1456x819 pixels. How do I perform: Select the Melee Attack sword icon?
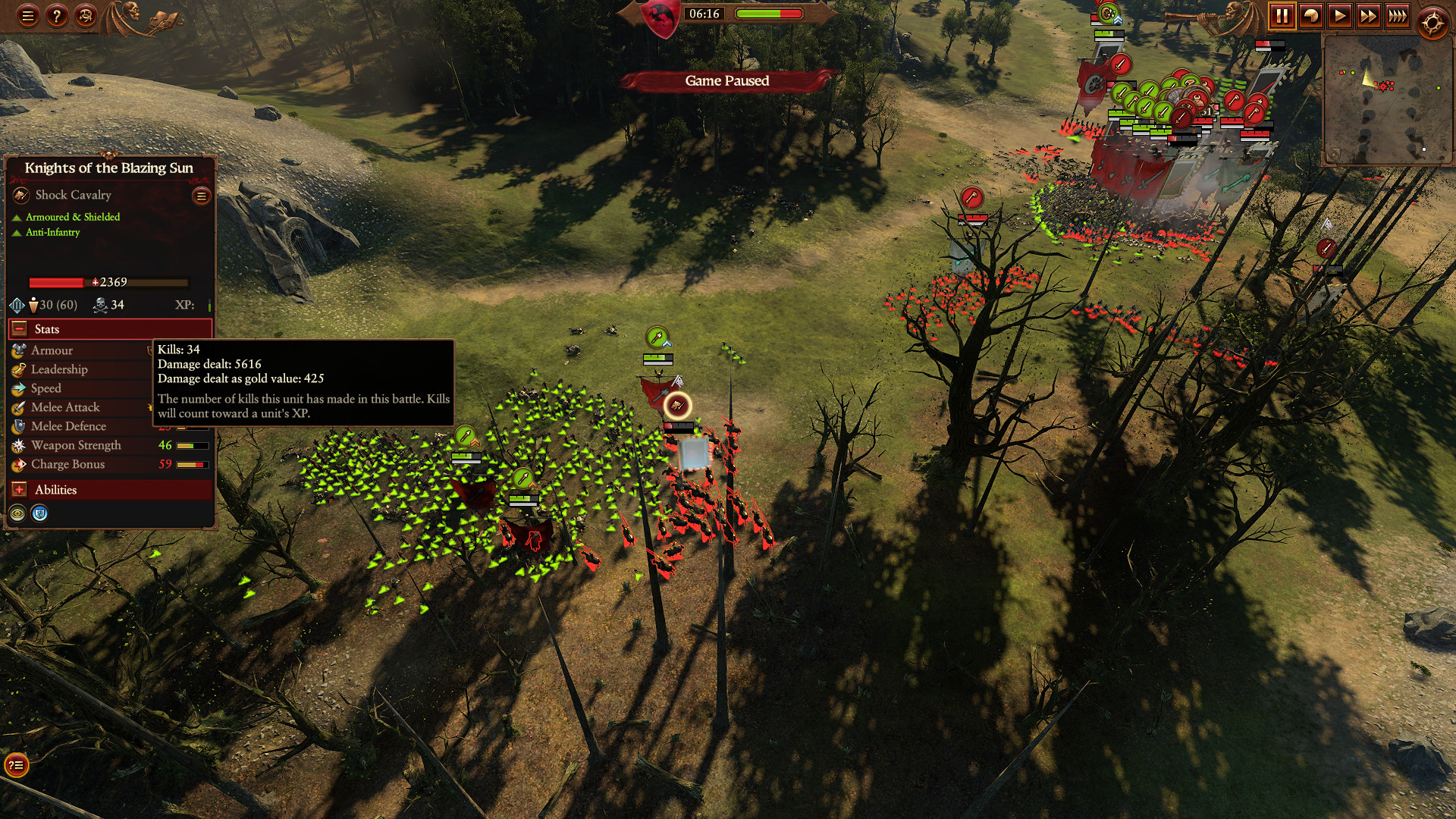point(17,407)
